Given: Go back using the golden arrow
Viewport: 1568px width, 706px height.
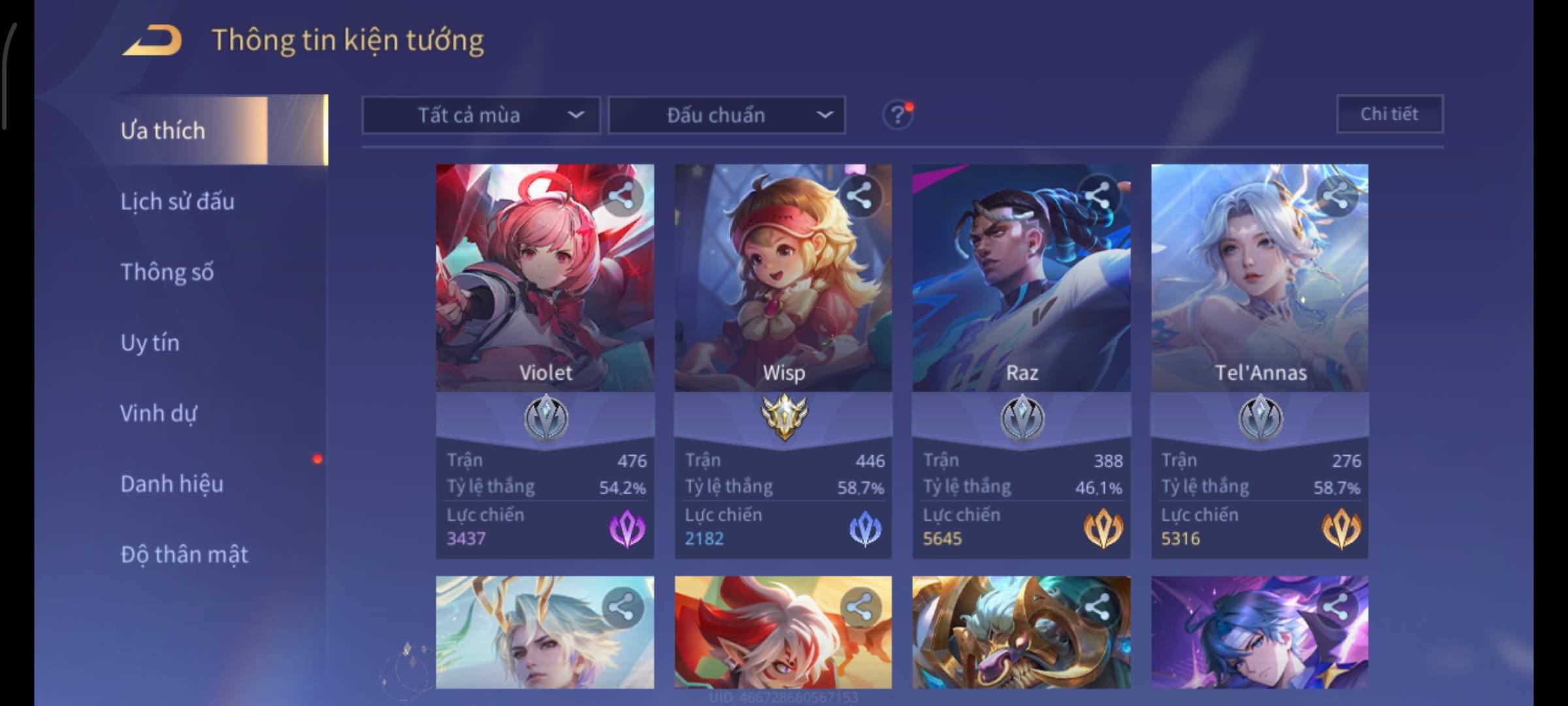Looking at the screenshot, I should (152, 41).
